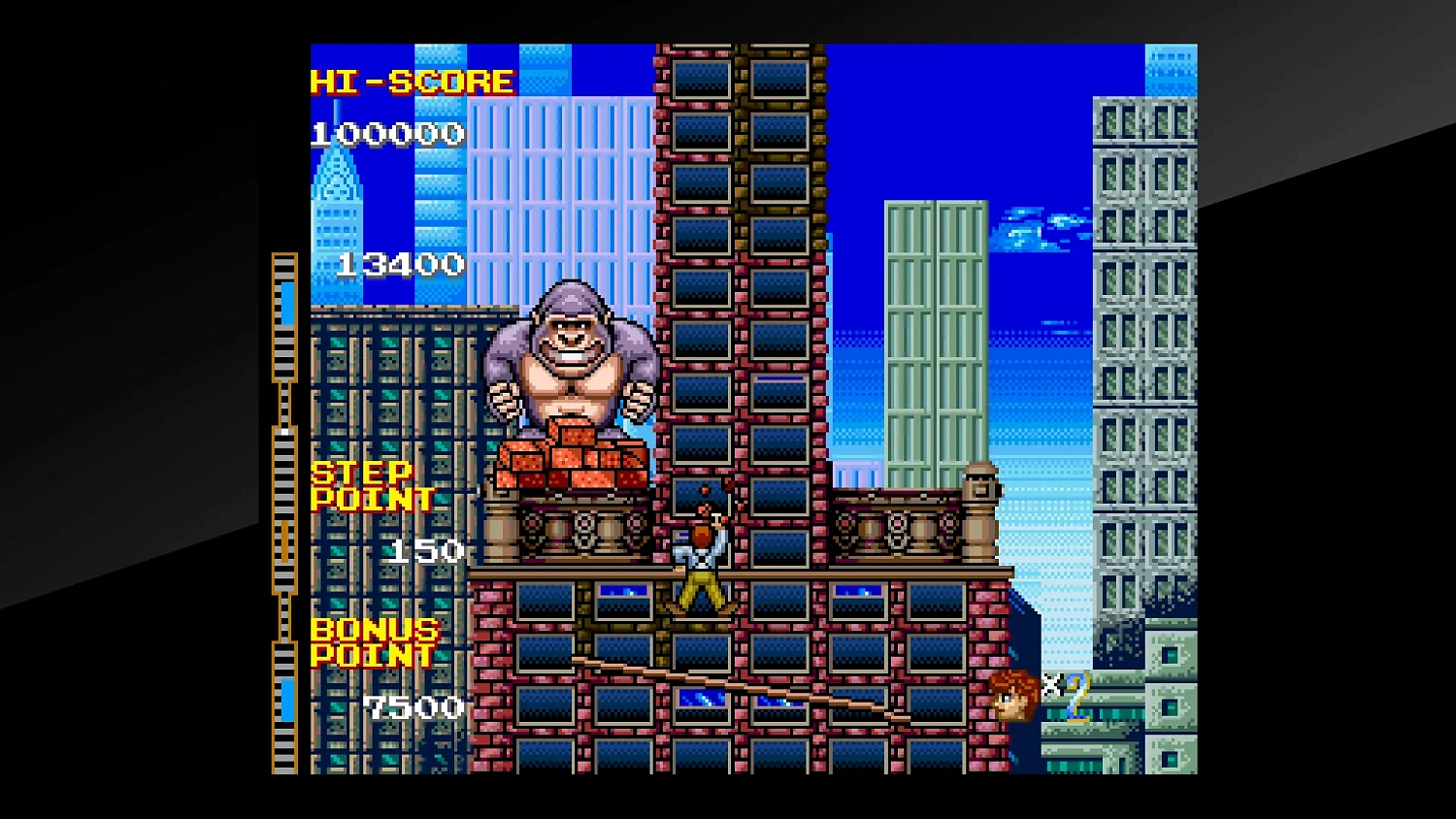The height and width of the screenshot is (819, 1456).
Task: Click the hi-score value 100000
Action: 386,133
